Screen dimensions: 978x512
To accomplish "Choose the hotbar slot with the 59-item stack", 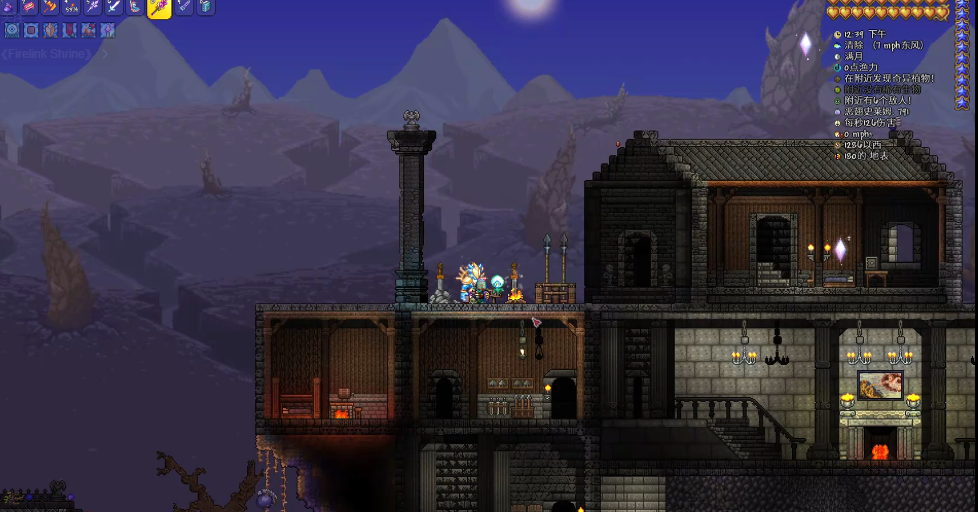I will pyautogui.click(x=72, y=7).
